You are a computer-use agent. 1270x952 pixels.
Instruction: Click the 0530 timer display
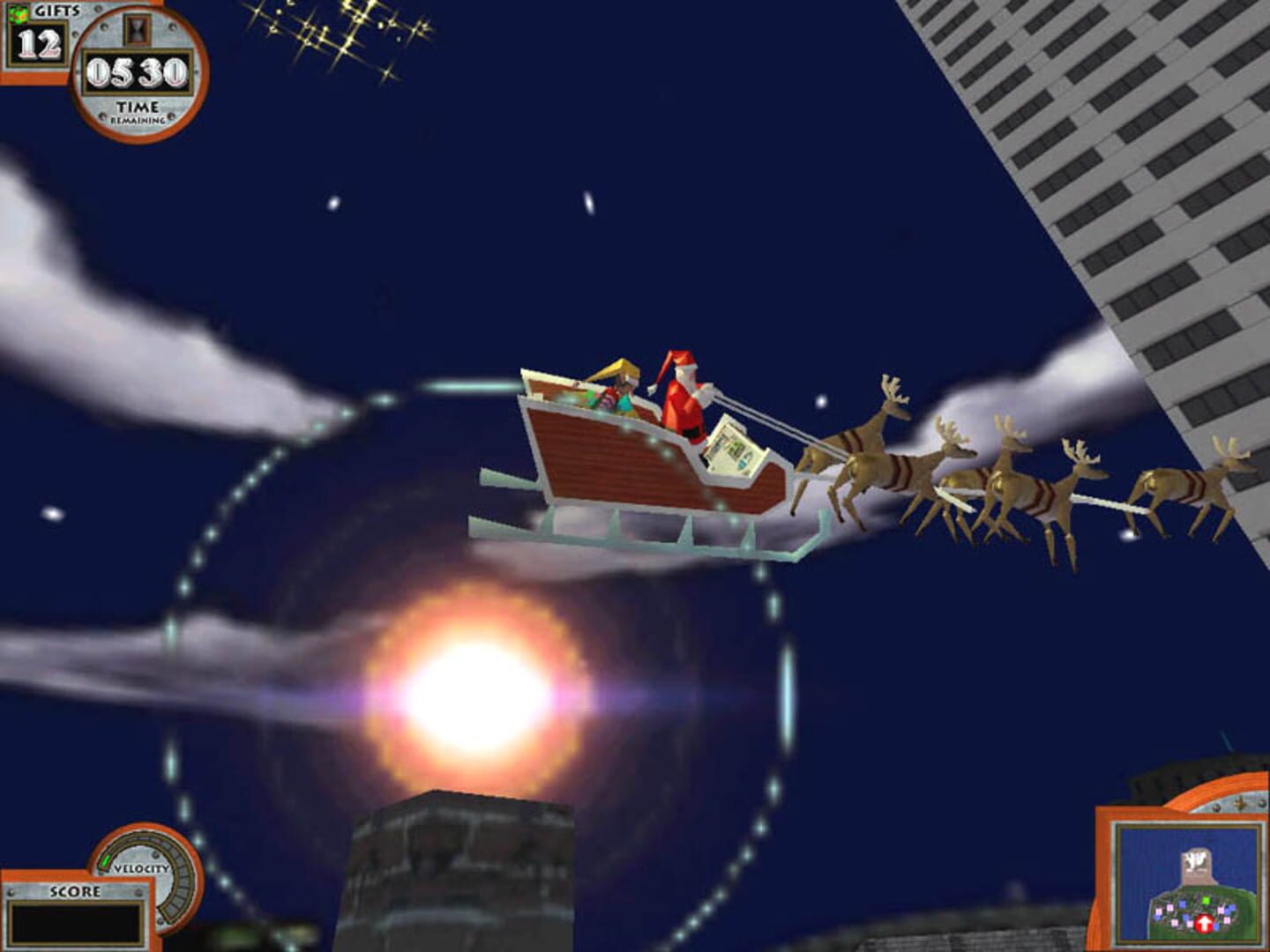click(x=137, y=71)
